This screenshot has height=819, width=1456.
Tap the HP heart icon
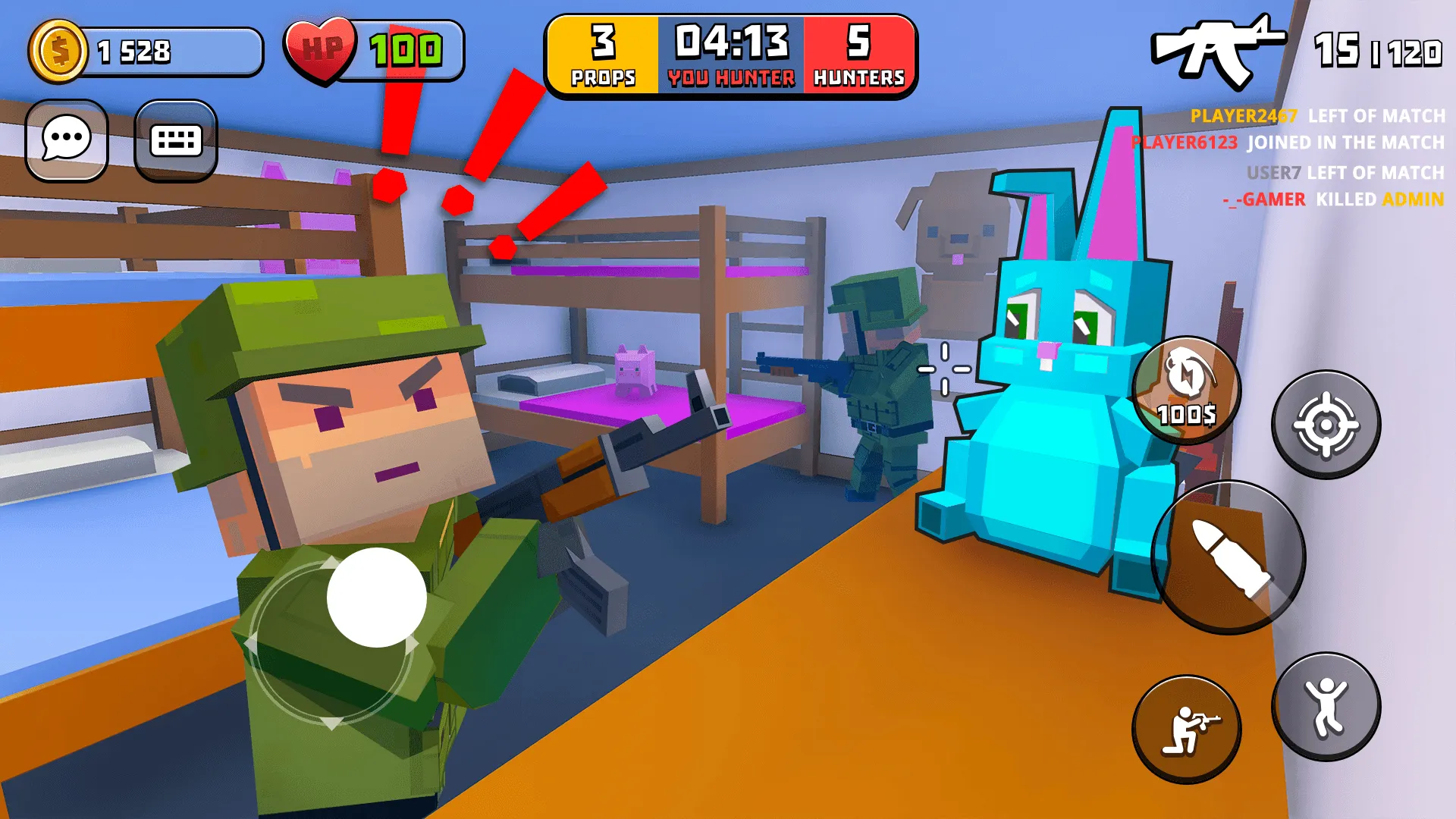pyautogui.click(x=323, y=49)
